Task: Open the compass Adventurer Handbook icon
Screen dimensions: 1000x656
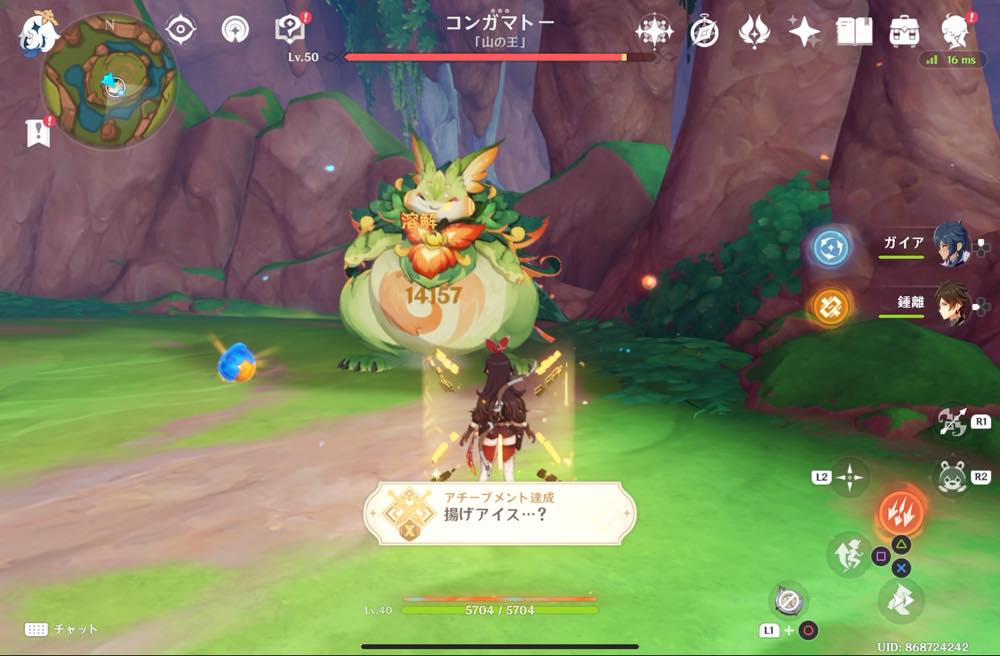Action: (x=704, y=32)
